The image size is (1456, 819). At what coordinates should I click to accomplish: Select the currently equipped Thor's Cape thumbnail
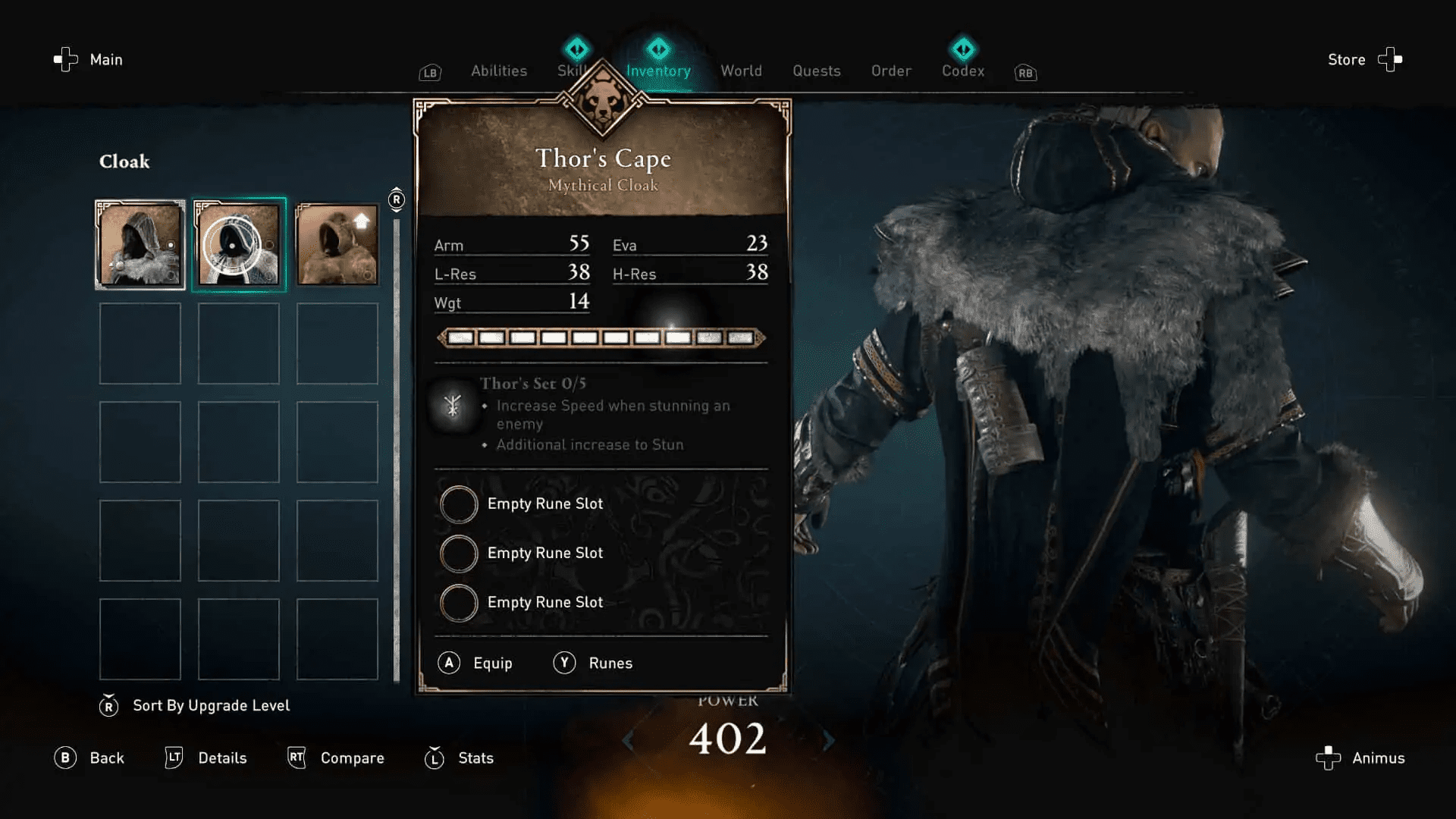coord(238,244)
